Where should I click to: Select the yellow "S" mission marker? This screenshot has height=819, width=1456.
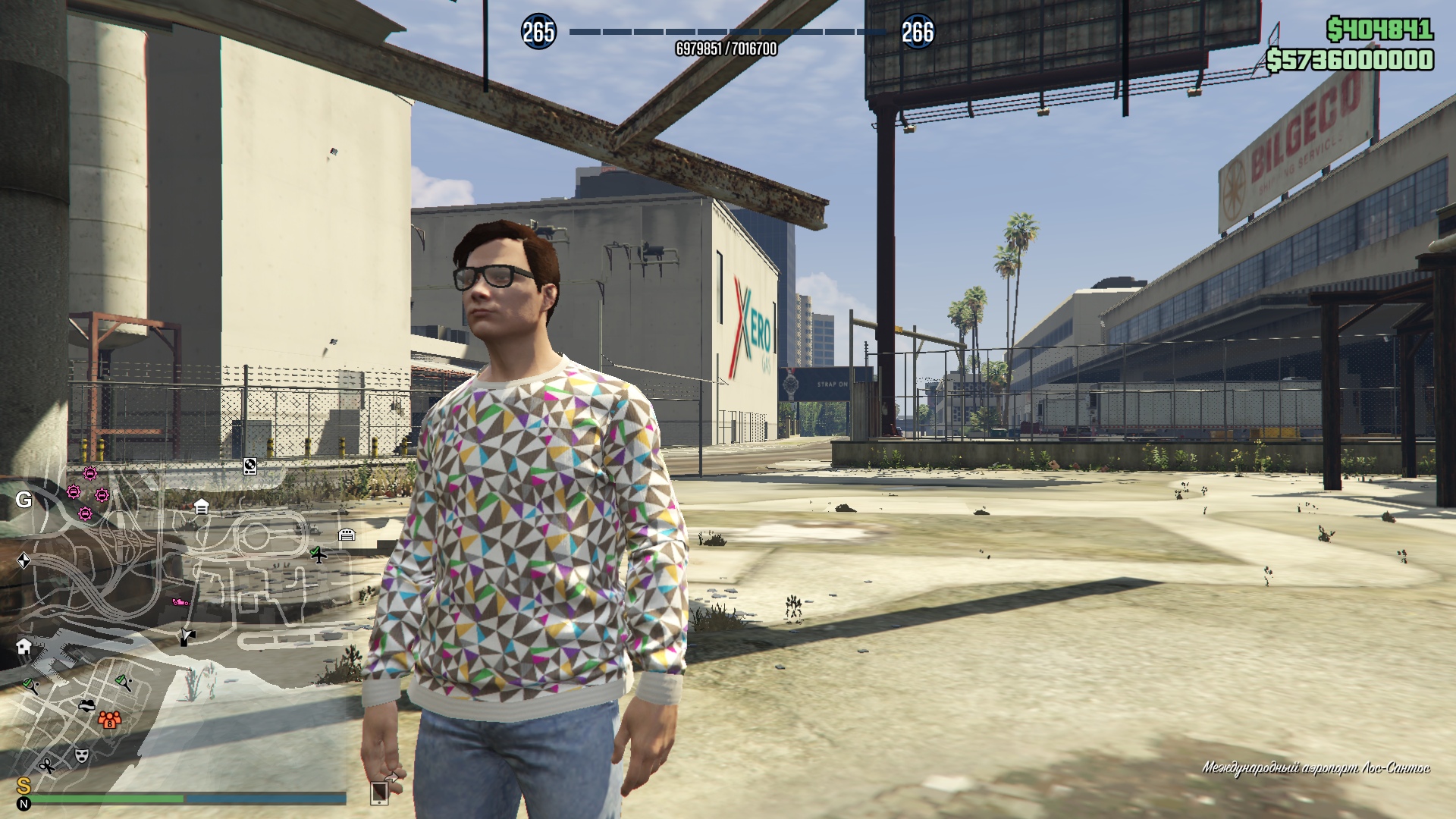[24, 786]
